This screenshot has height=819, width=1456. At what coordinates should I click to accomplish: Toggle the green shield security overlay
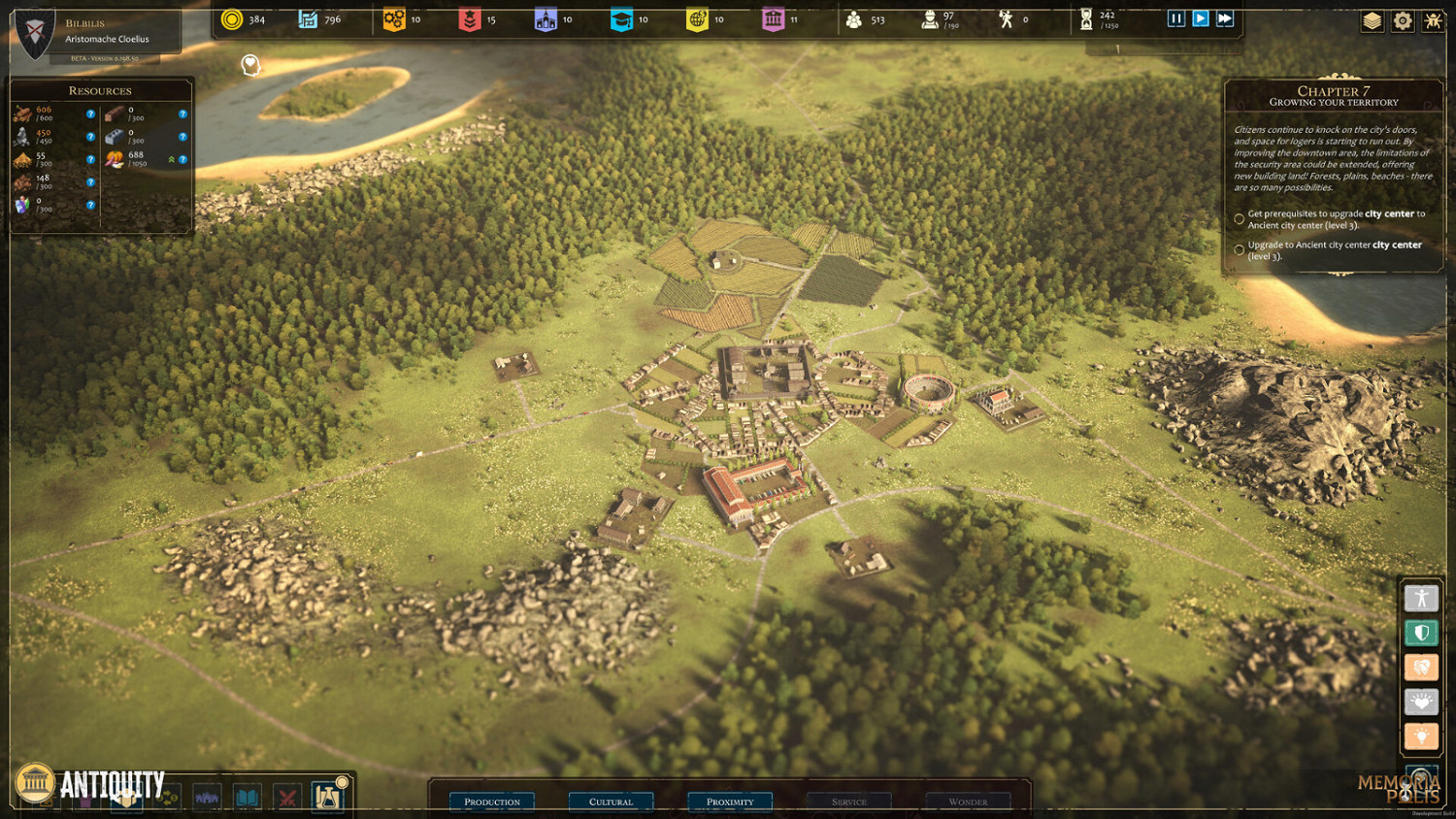[x=1421, y=634]
